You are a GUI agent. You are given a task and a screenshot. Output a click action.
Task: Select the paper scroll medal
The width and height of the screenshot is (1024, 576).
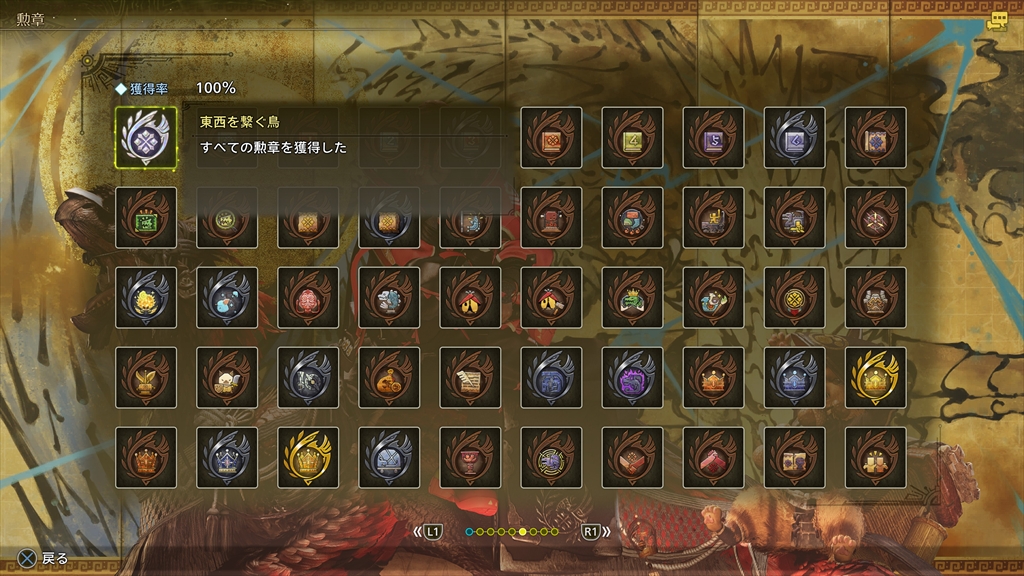470,377
